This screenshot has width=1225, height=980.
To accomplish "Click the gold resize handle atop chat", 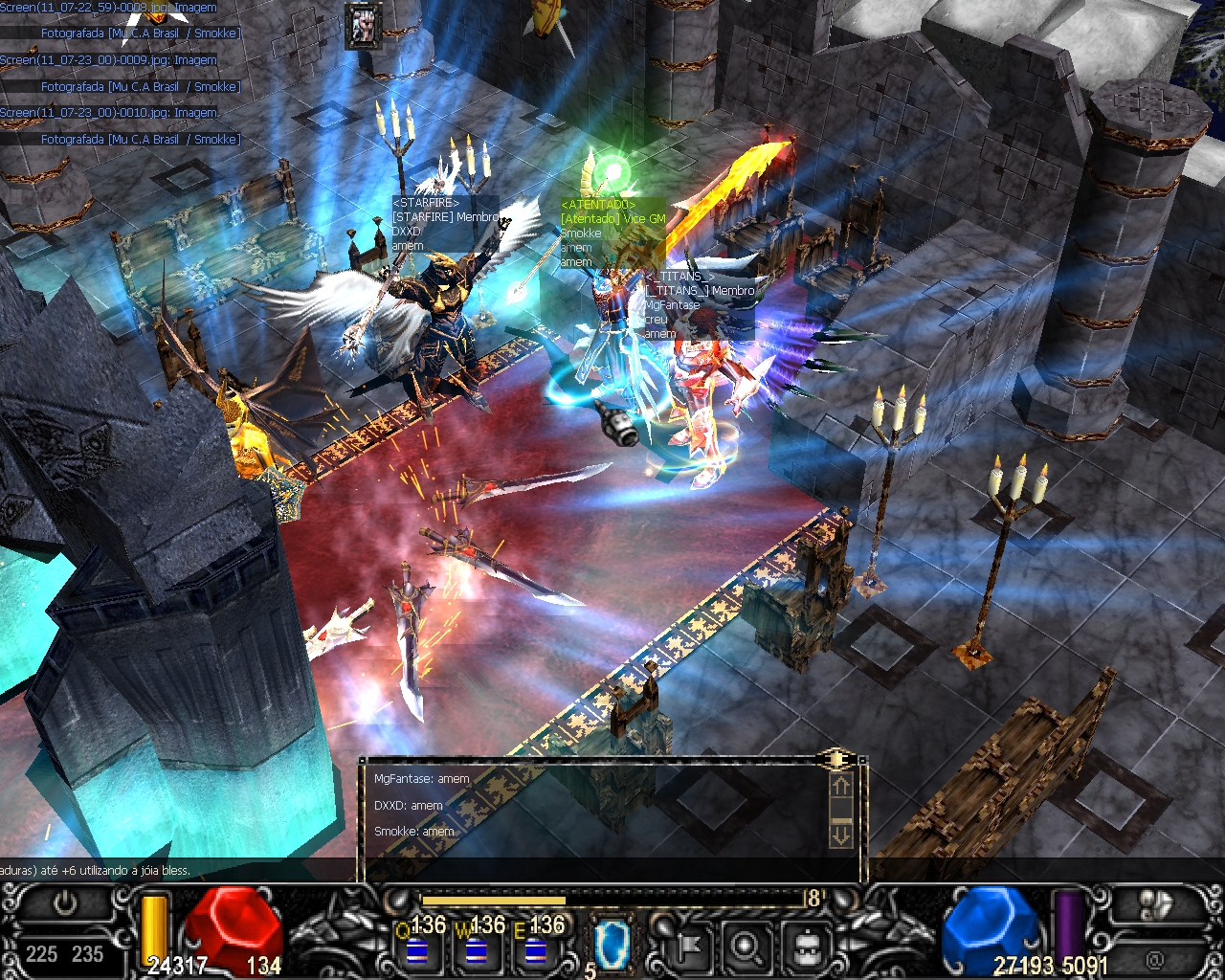I will click(x=836, y=760).
